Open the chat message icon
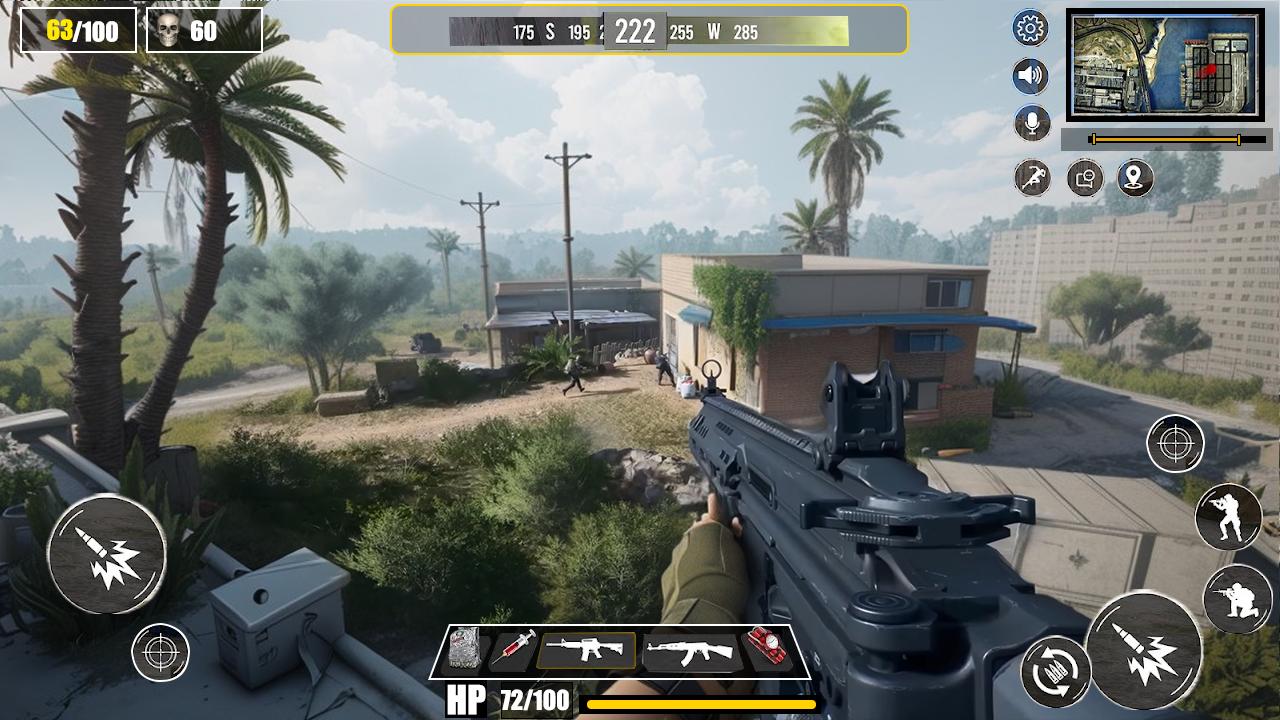 (x=1084, y=176)
